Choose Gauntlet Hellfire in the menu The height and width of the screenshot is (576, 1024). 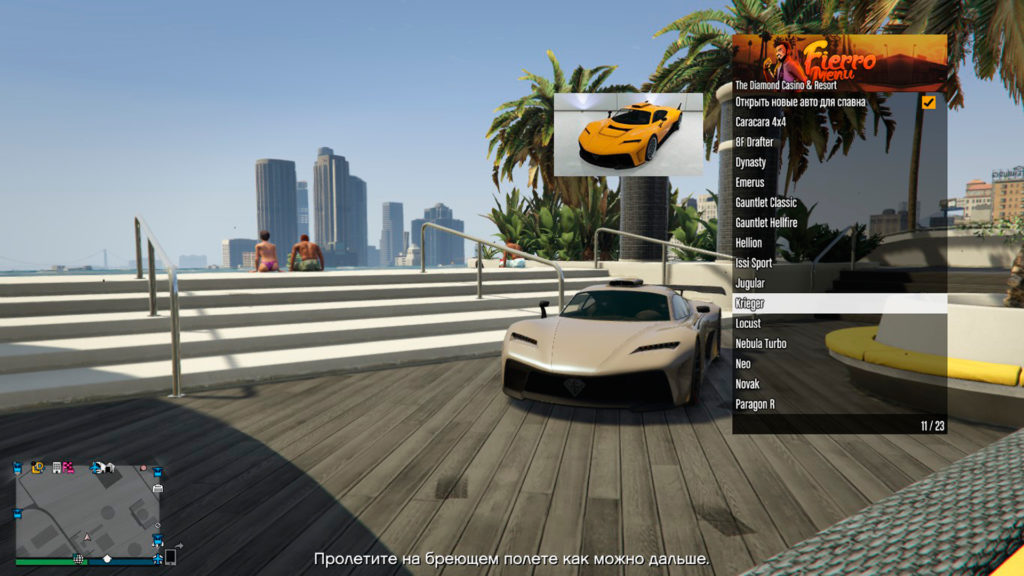768,223
